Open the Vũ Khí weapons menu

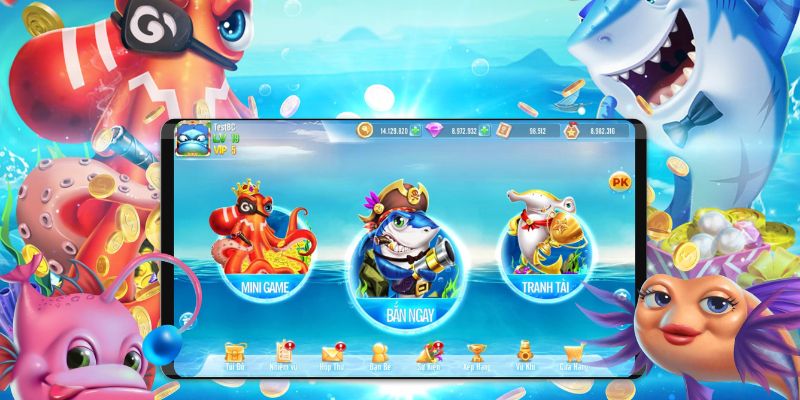point(525,353)
